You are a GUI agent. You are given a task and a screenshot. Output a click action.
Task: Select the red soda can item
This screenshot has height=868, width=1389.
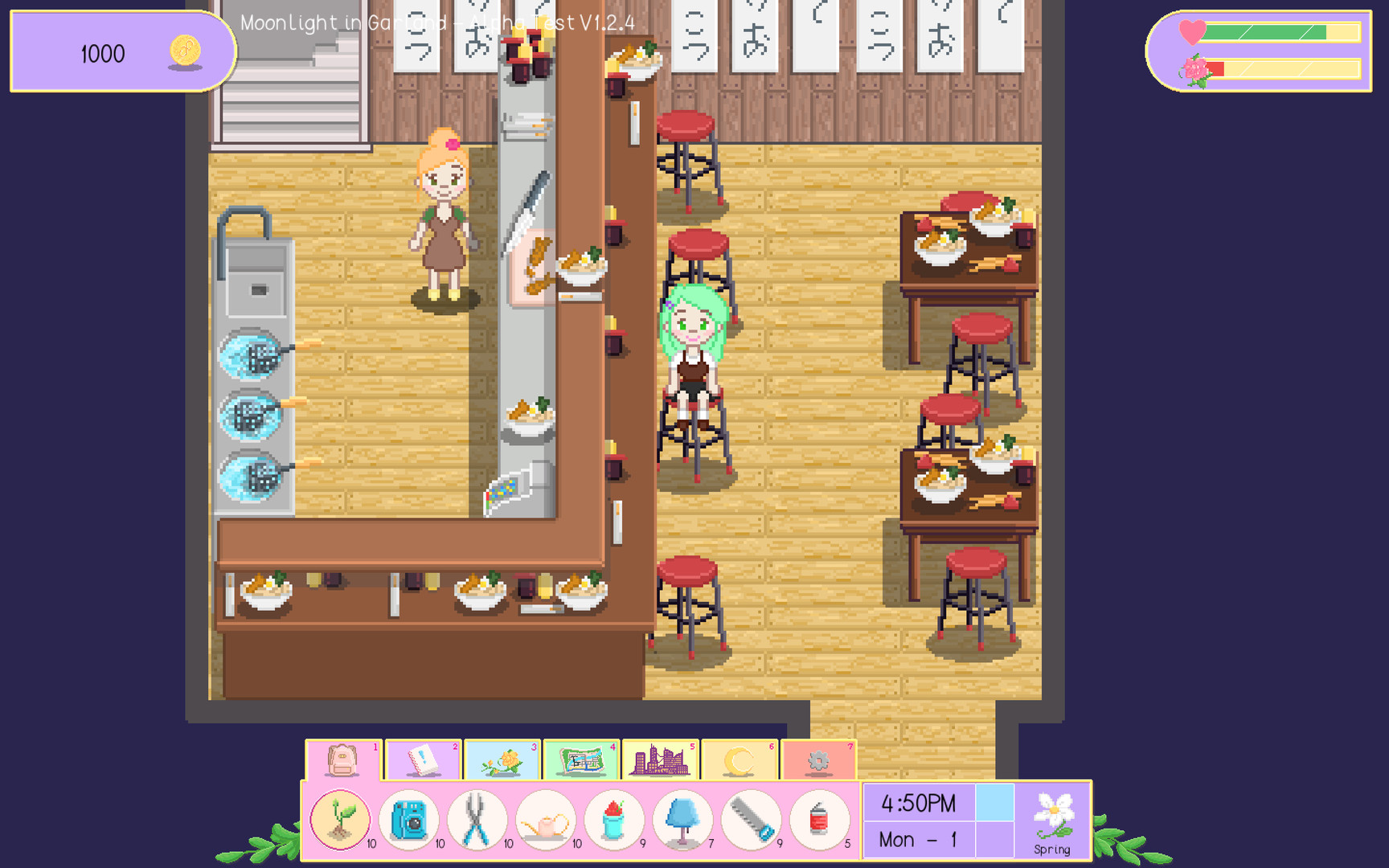[820, 819]
